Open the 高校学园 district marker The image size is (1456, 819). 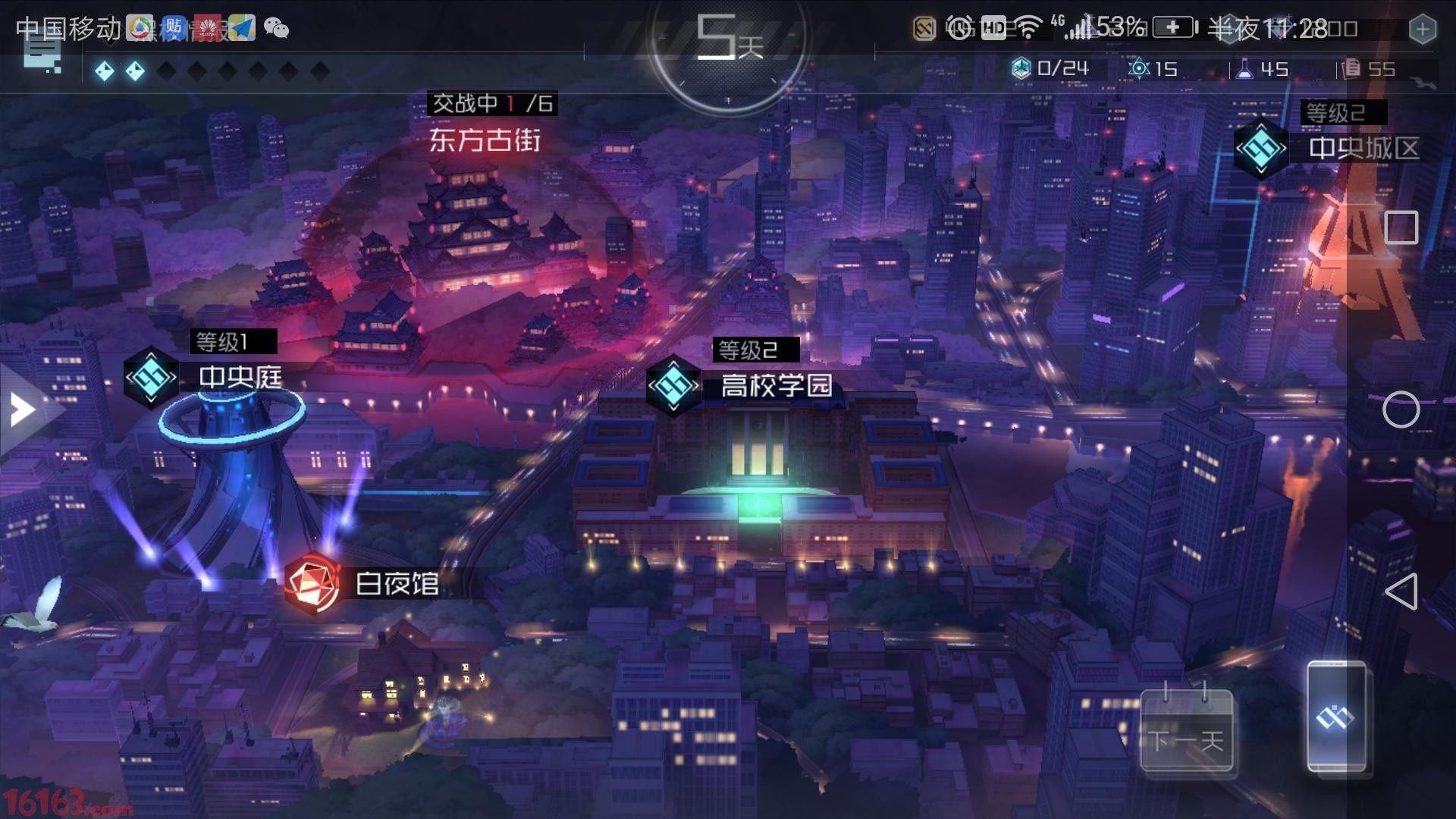[x=673, y=385]
